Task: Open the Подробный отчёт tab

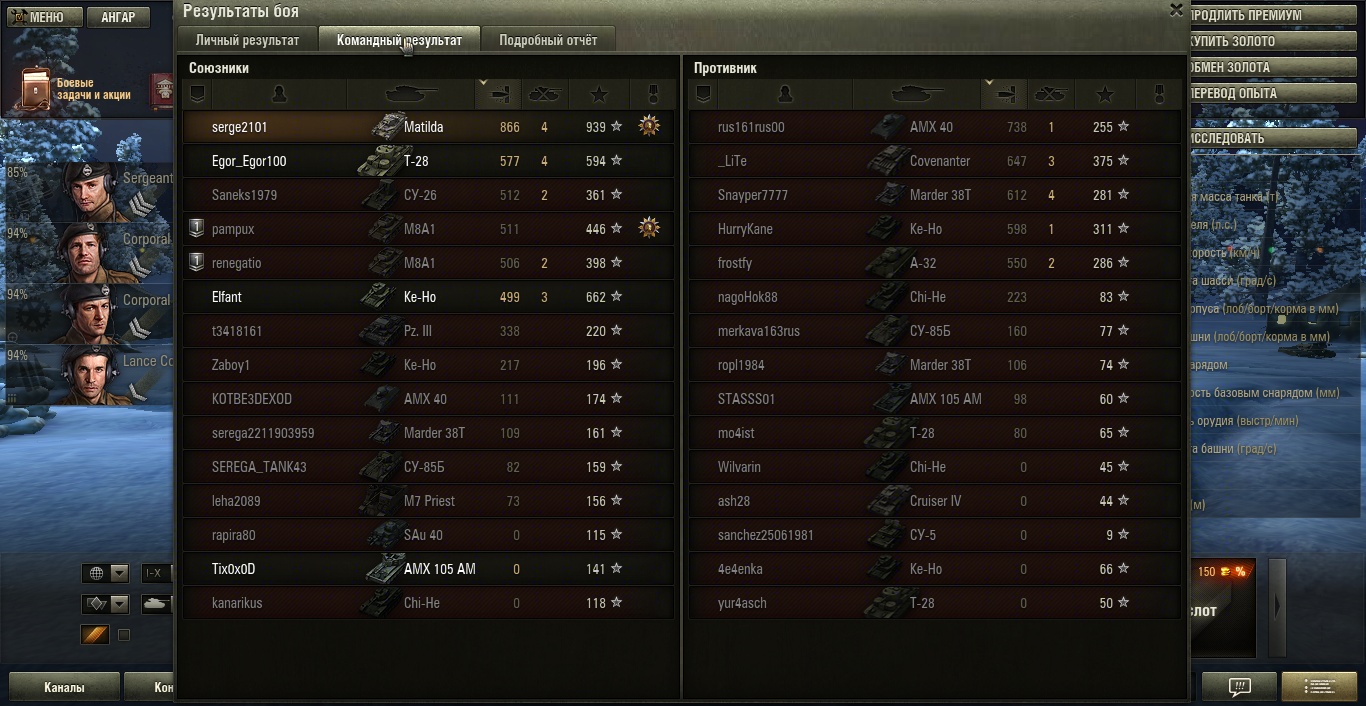Action: (548, 40)
